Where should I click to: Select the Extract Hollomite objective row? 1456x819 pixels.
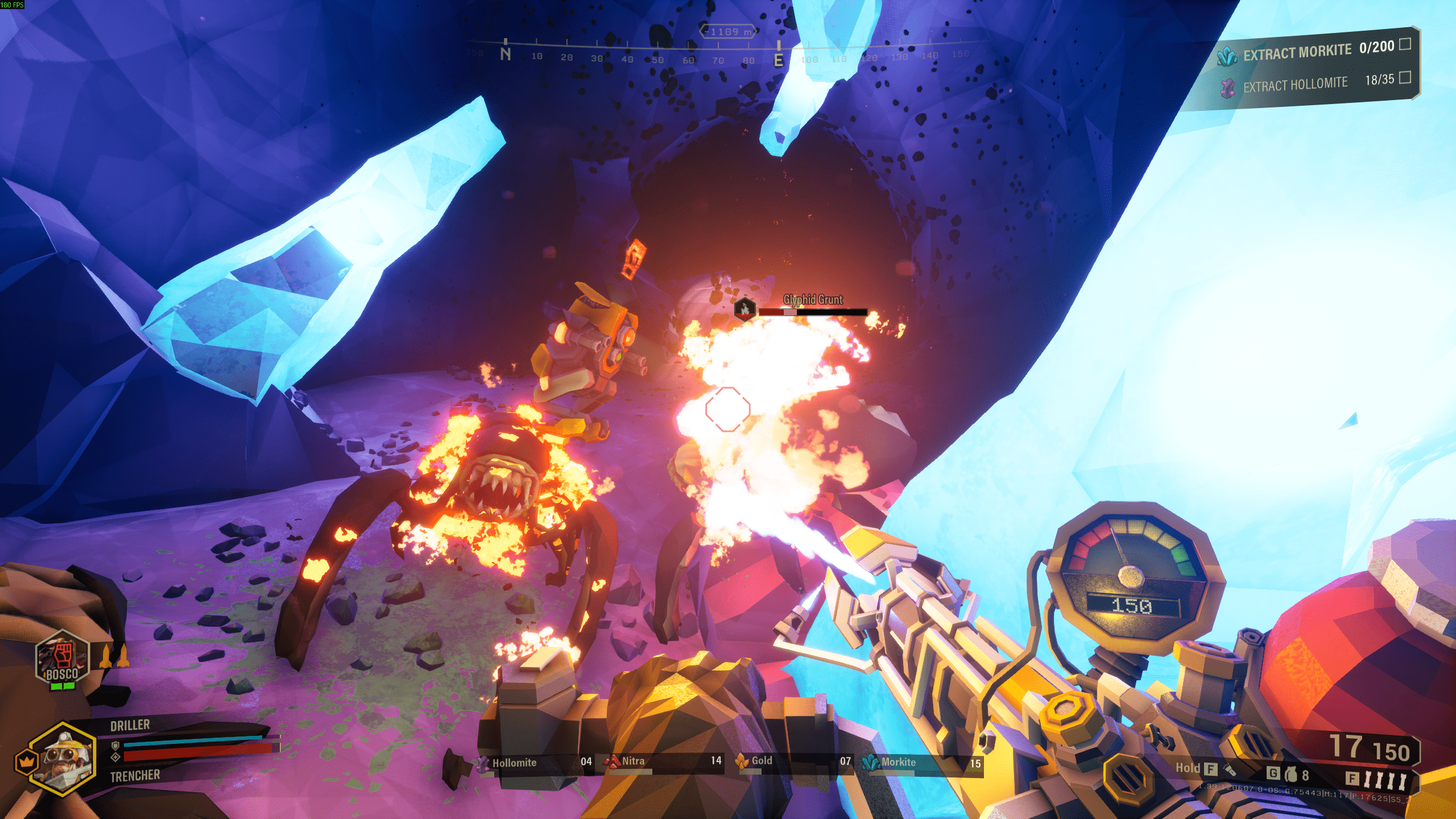(1314, 84)
